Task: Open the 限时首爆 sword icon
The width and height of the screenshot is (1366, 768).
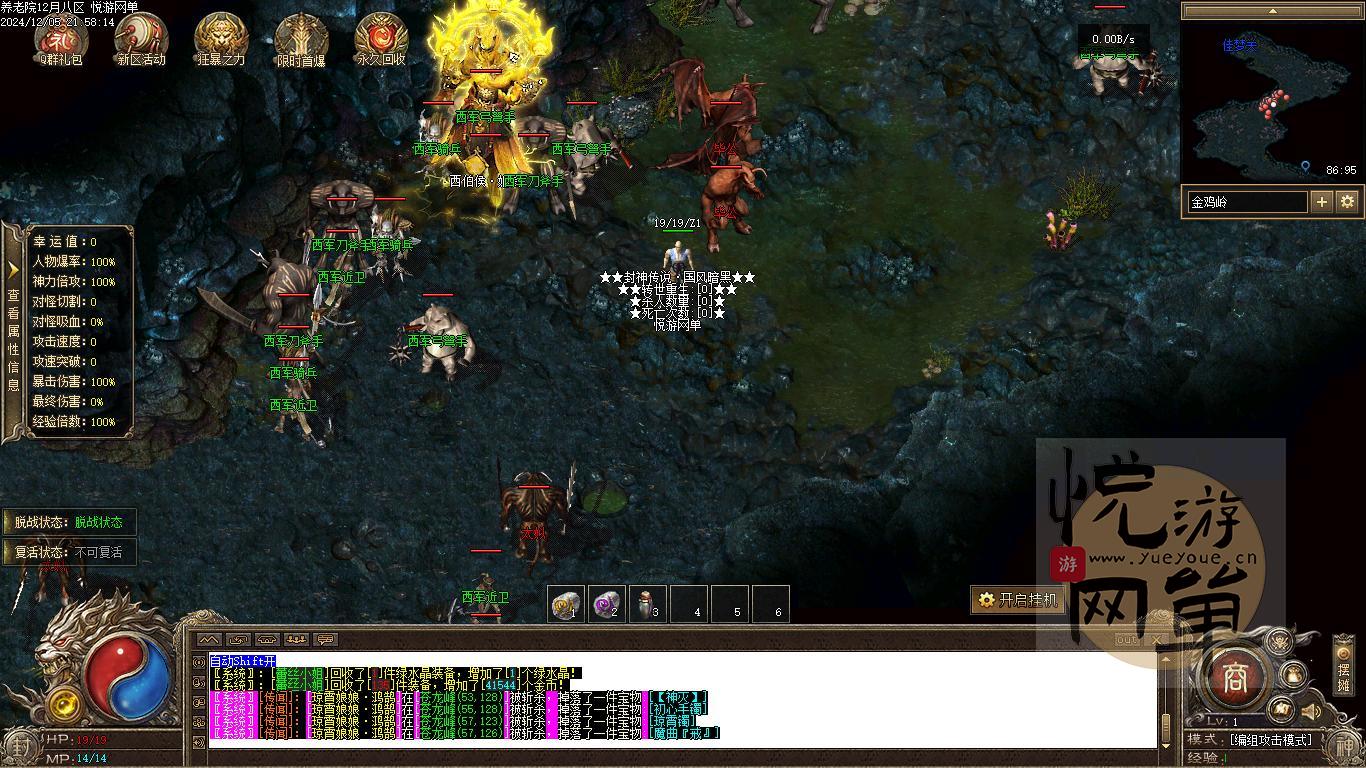Action: click(301, 38)
